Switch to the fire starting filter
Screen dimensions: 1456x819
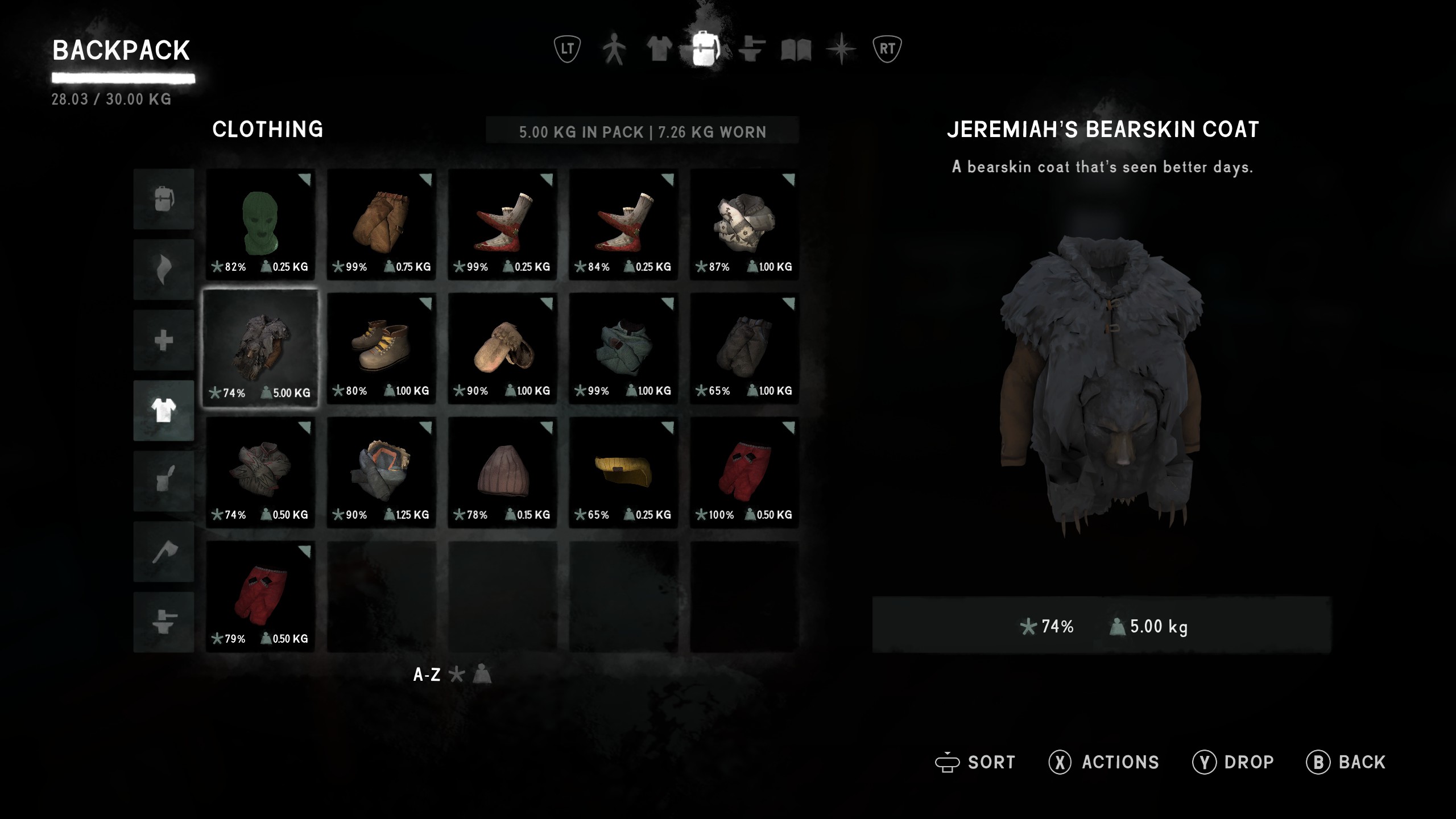pyautogui.click(x=164, y=270)
